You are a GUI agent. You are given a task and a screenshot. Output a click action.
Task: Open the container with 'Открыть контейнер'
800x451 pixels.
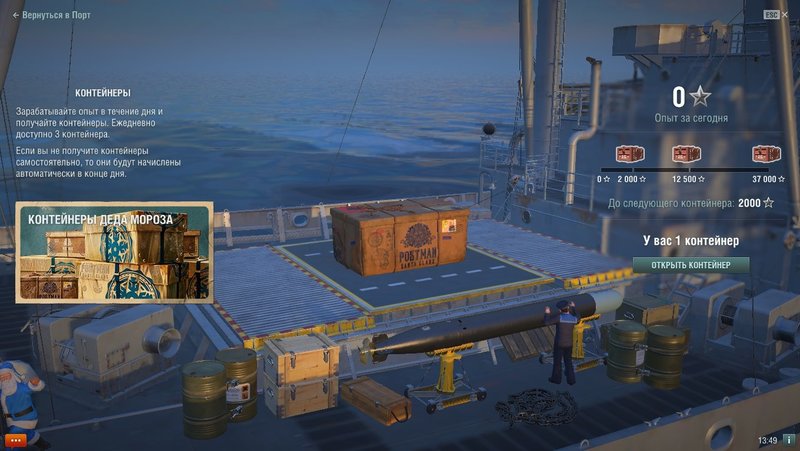690,265
